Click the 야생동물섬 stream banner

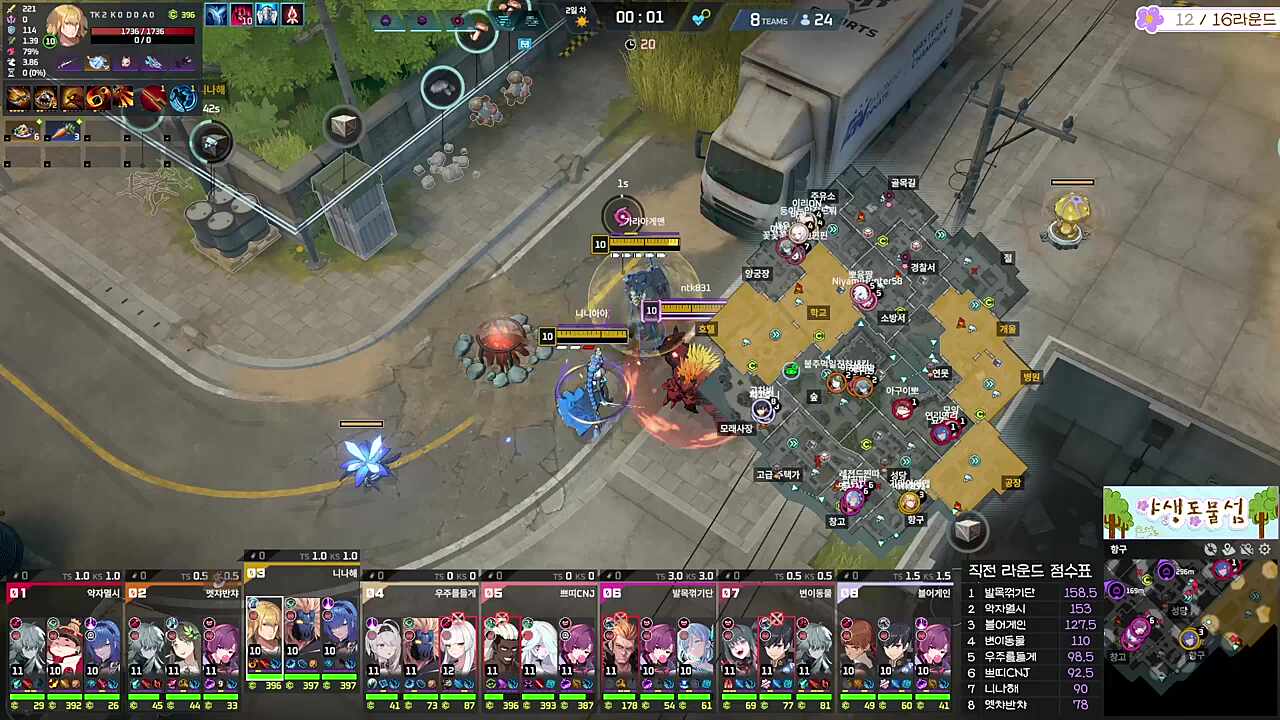click(x=1190, y=513)
